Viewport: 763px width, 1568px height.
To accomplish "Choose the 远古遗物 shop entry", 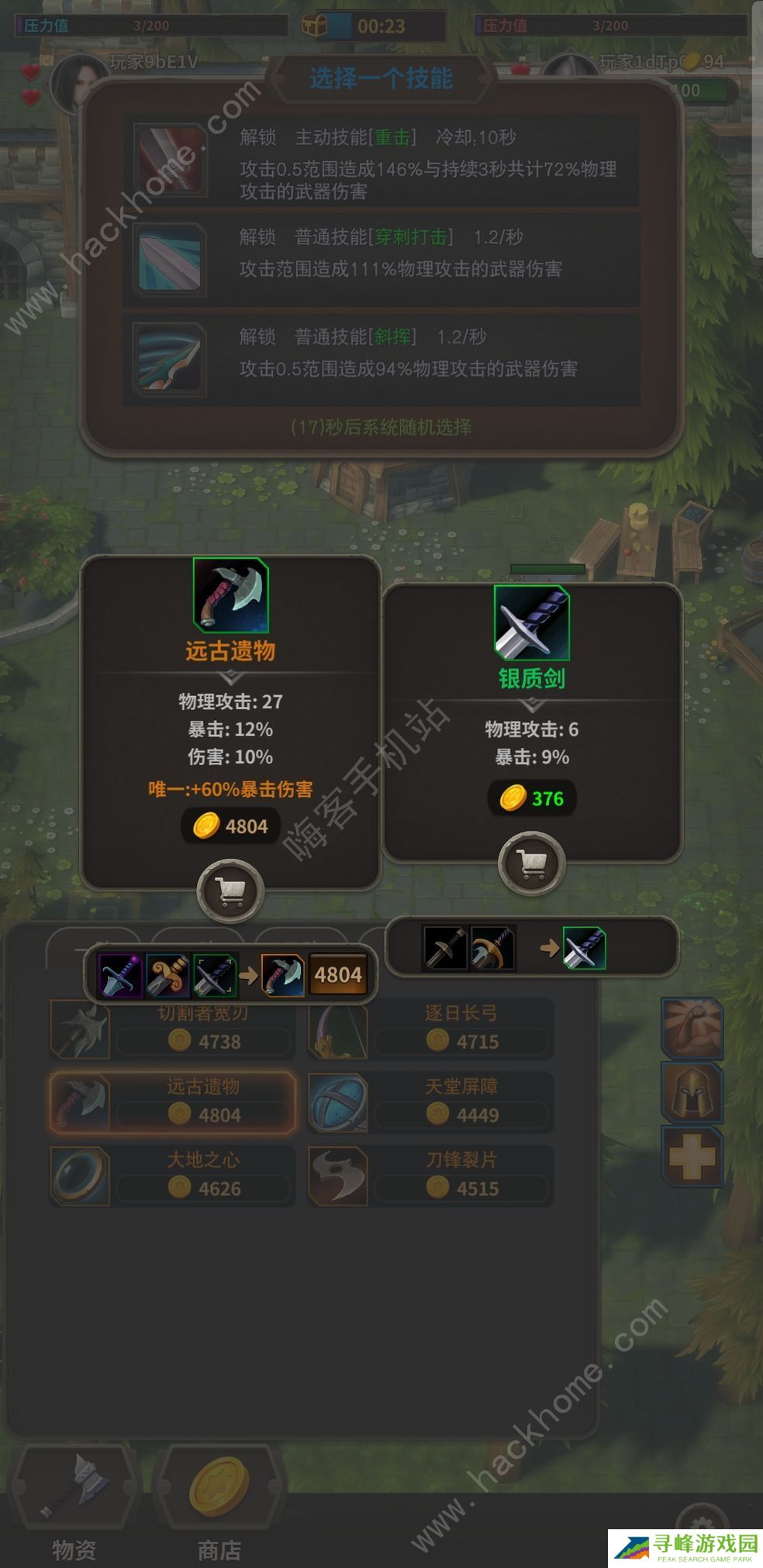I will coord(173,1102).
